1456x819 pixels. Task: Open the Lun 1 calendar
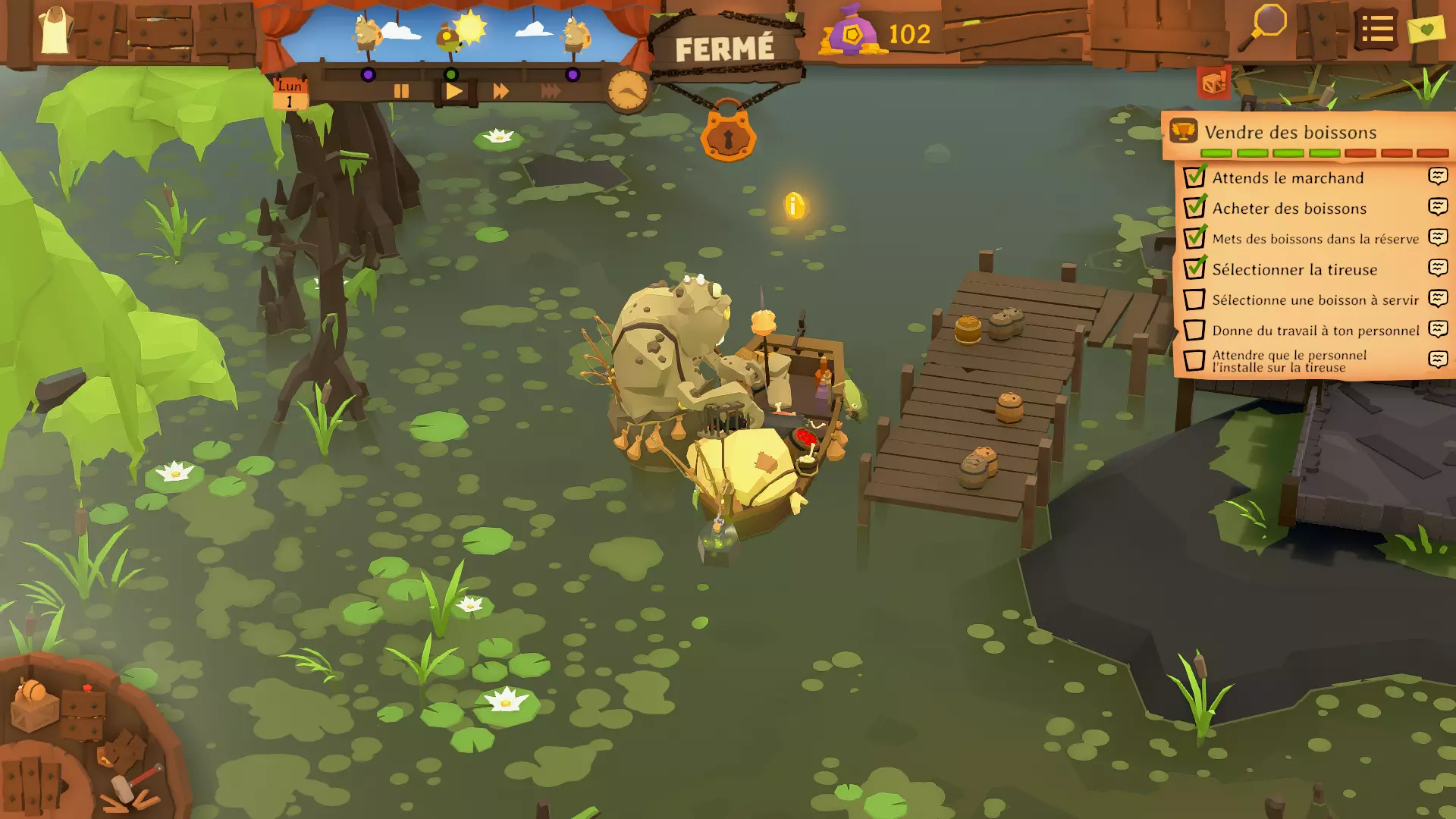[289, 94]
